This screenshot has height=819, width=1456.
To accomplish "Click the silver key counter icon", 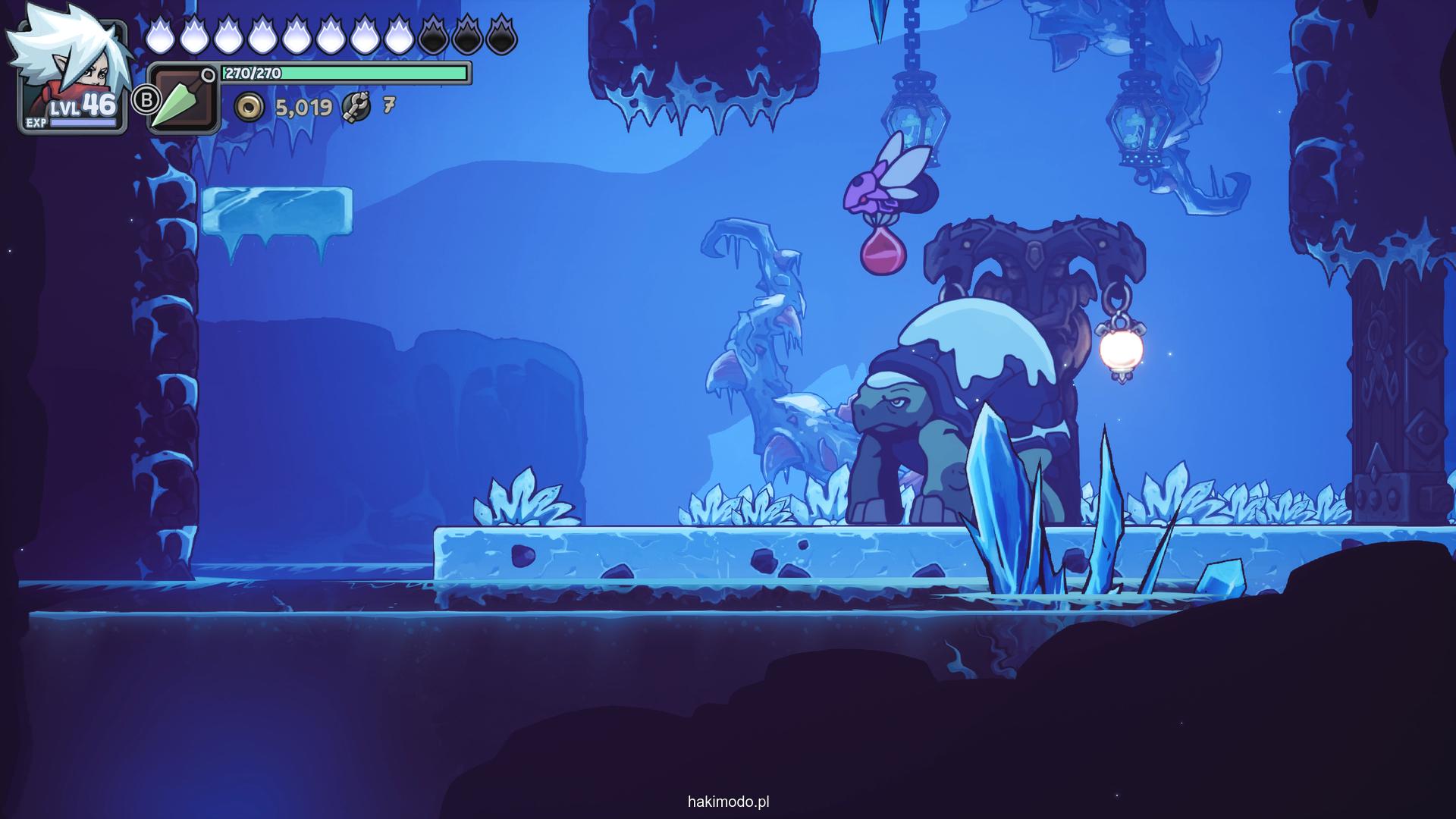I will (x=356, y=108).
